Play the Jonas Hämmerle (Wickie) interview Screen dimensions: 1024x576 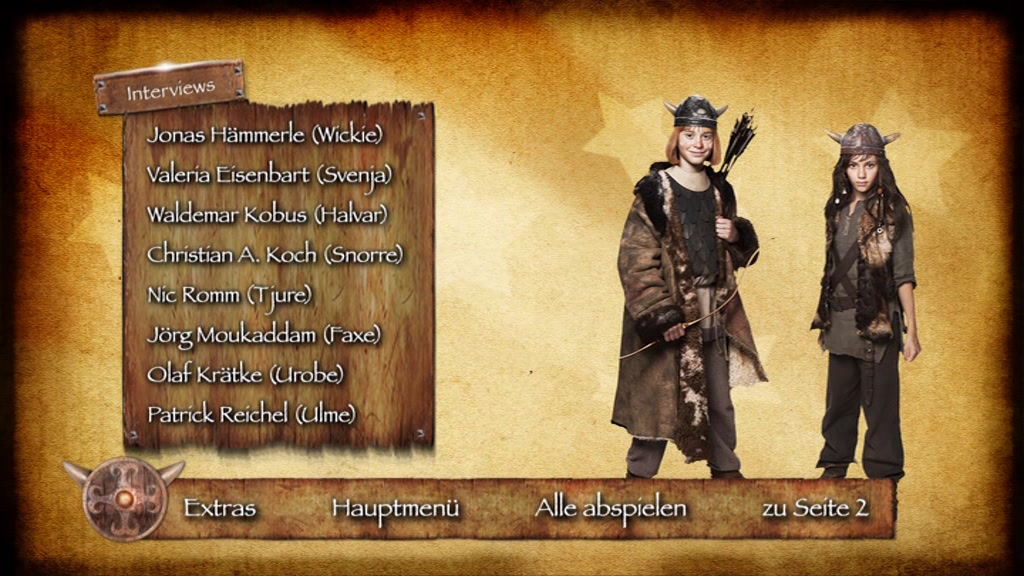tap(265, 134)
